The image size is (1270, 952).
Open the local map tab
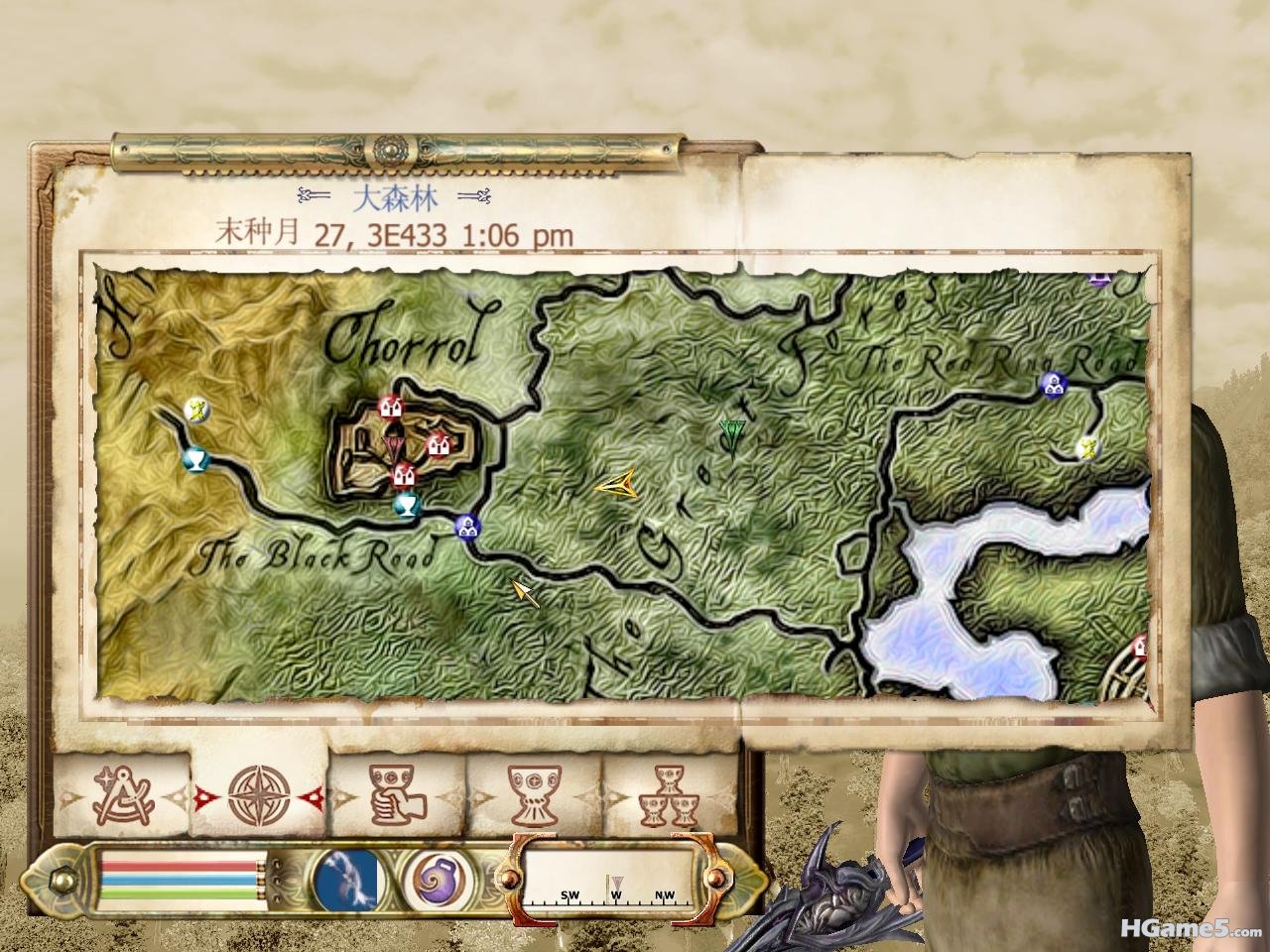coord(121,793)
